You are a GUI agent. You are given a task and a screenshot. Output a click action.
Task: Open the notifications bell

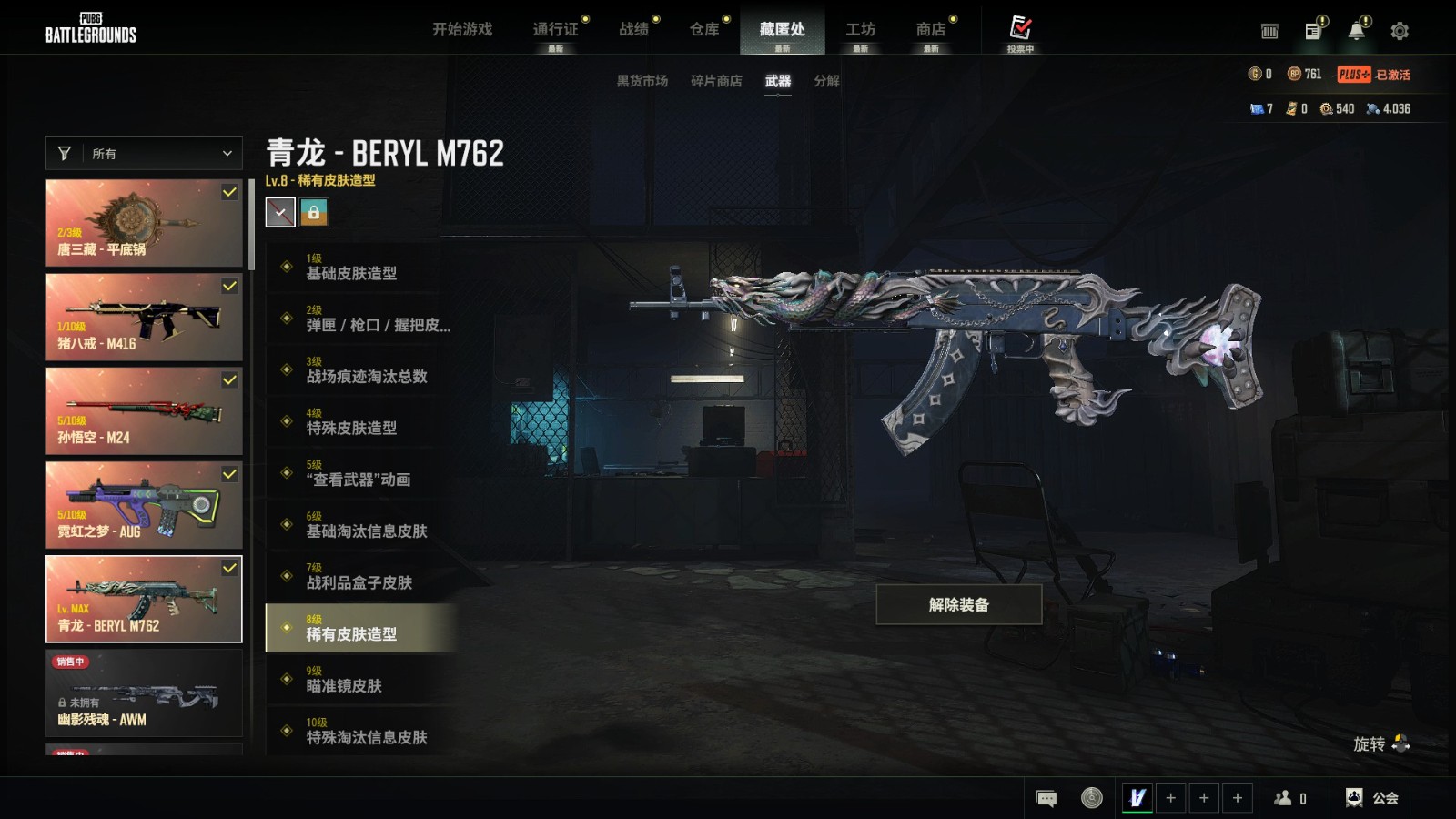click(x=1356, y=31)
